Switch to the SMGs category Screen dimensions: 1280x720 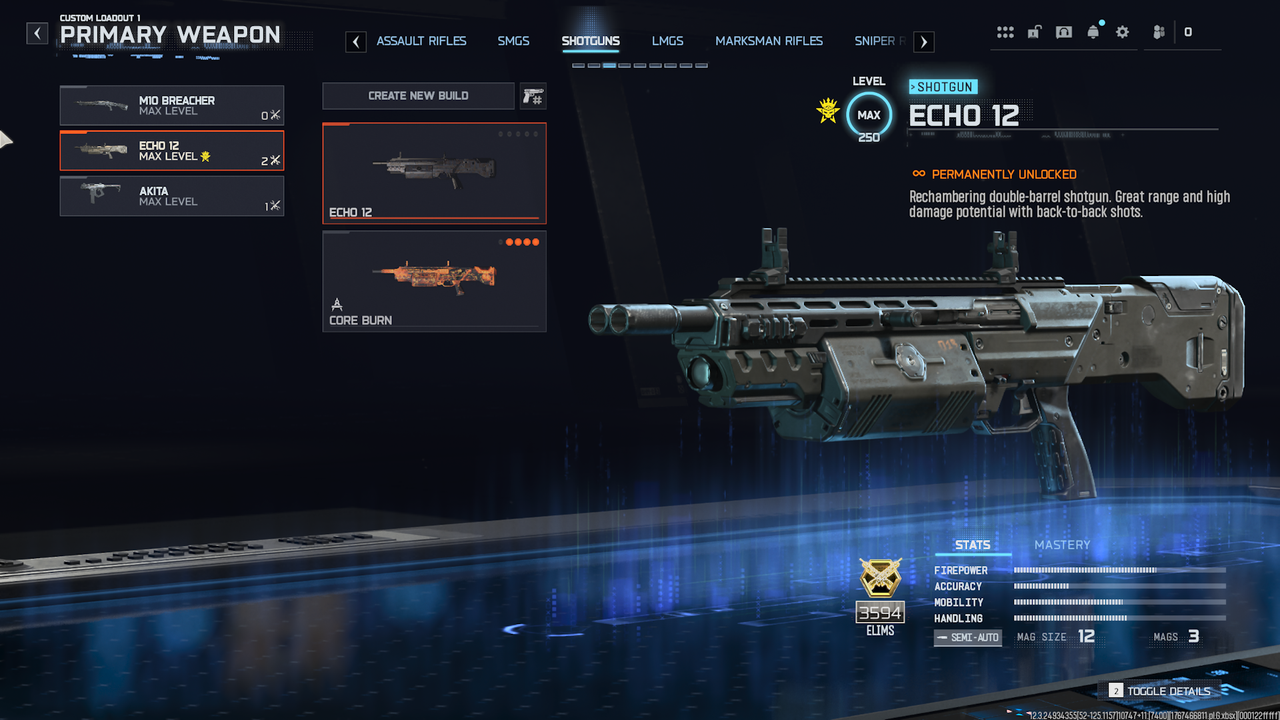(x=513, y=41)
